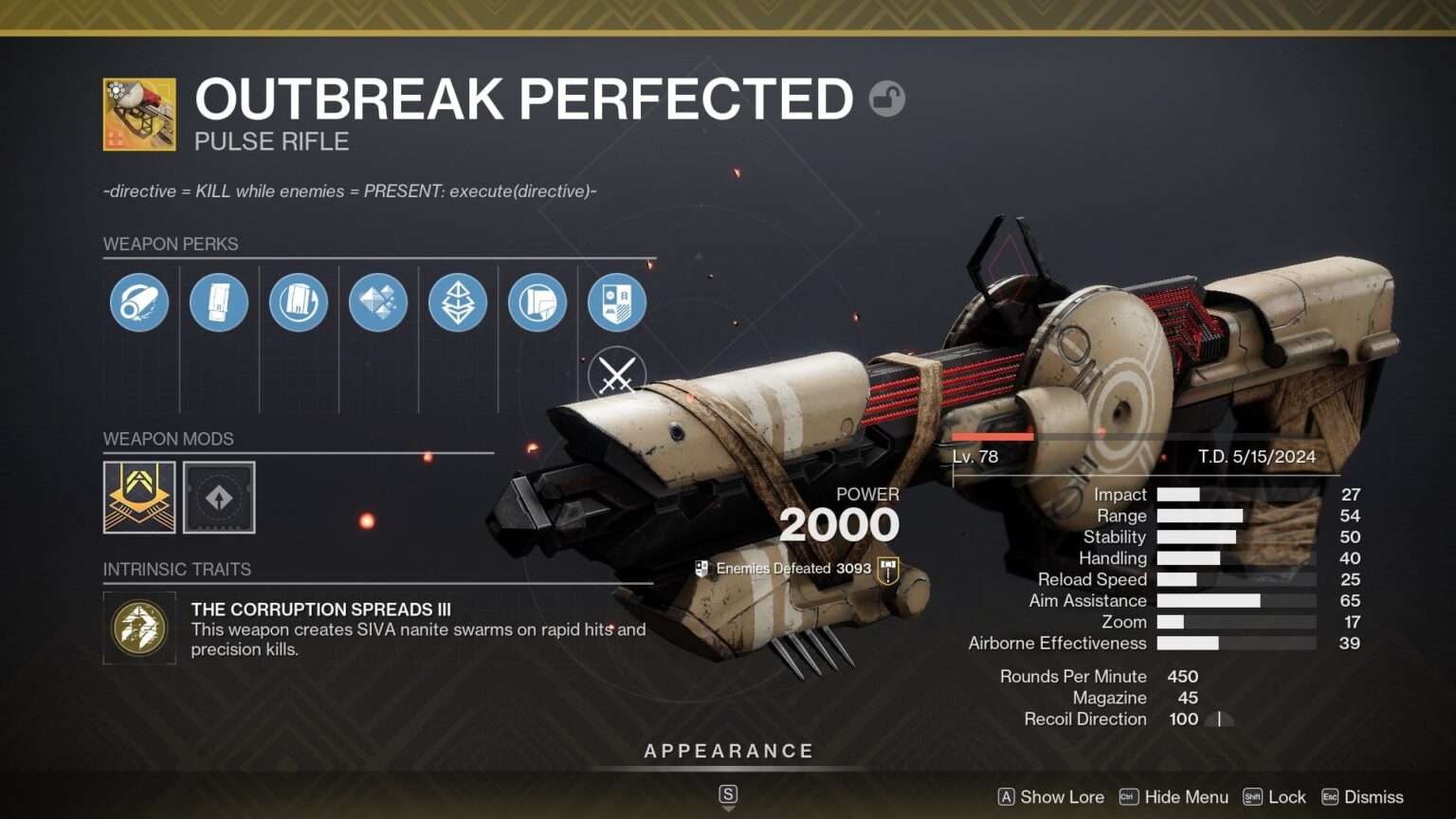
Task: Select the second weapon perk in the perks row
Action: pos(219,301)
